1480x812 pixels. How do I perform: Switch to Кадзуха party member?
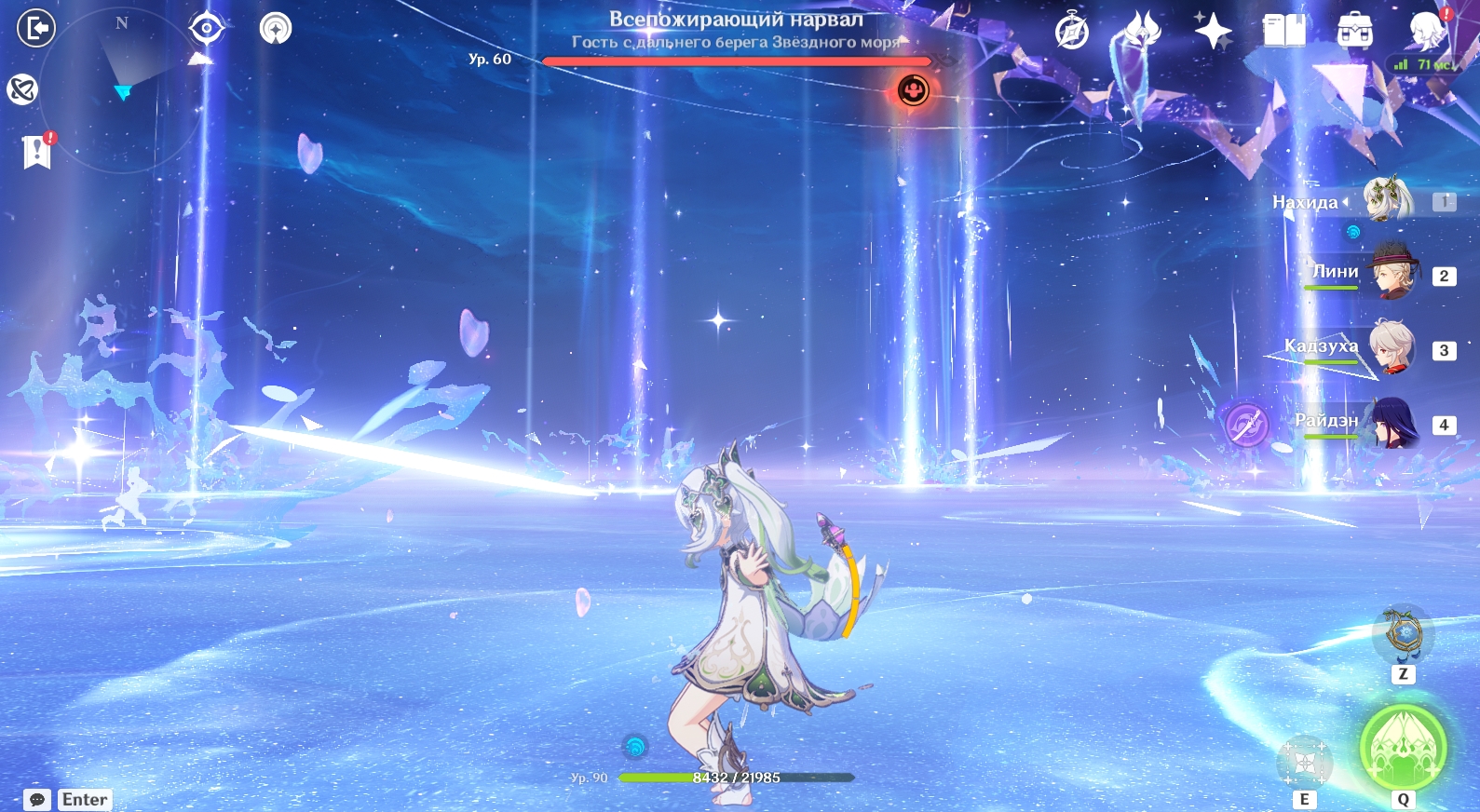[x=1392, y=348]
